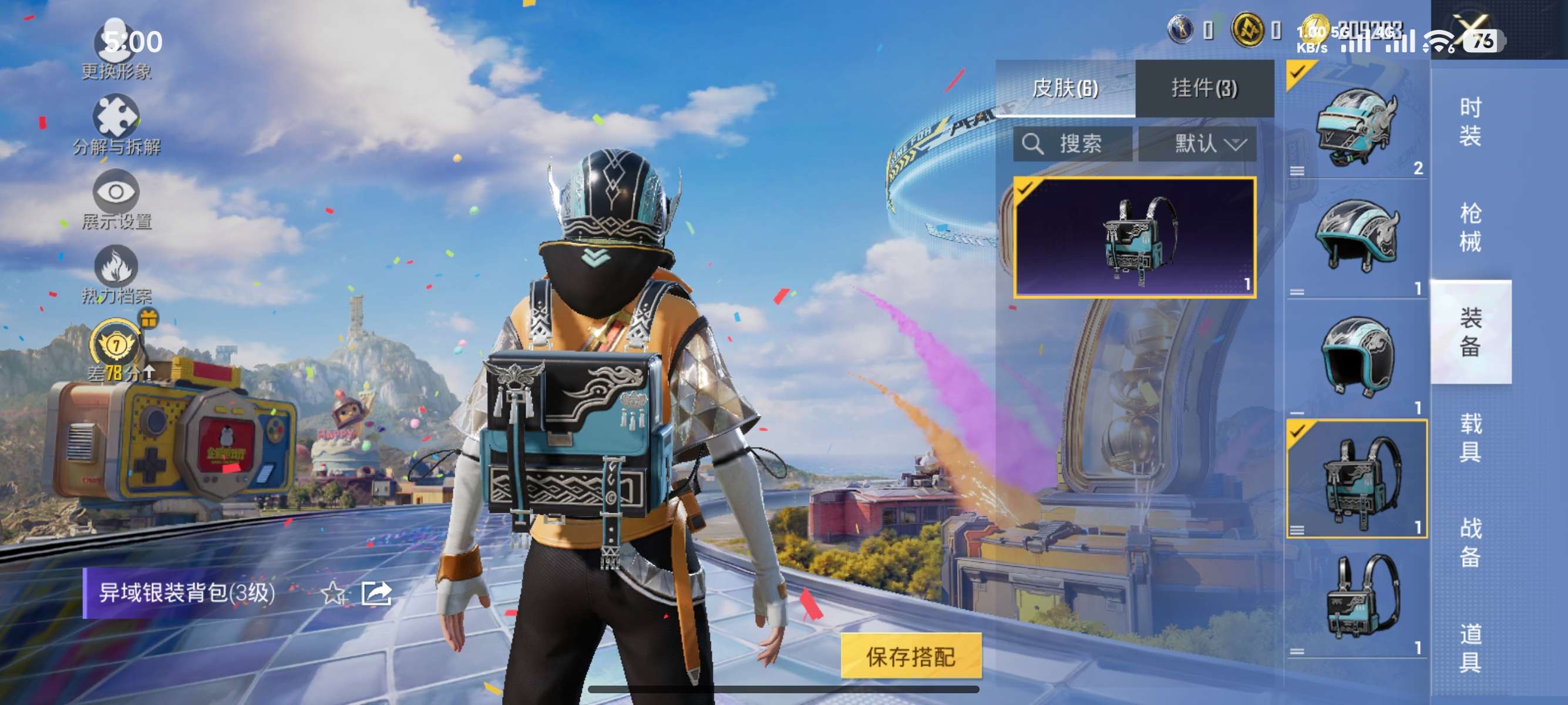Open the 分解与拆解 dismantle tool
The width and height of the screenshot is (1568, 705).
click(x=117, y=117)
